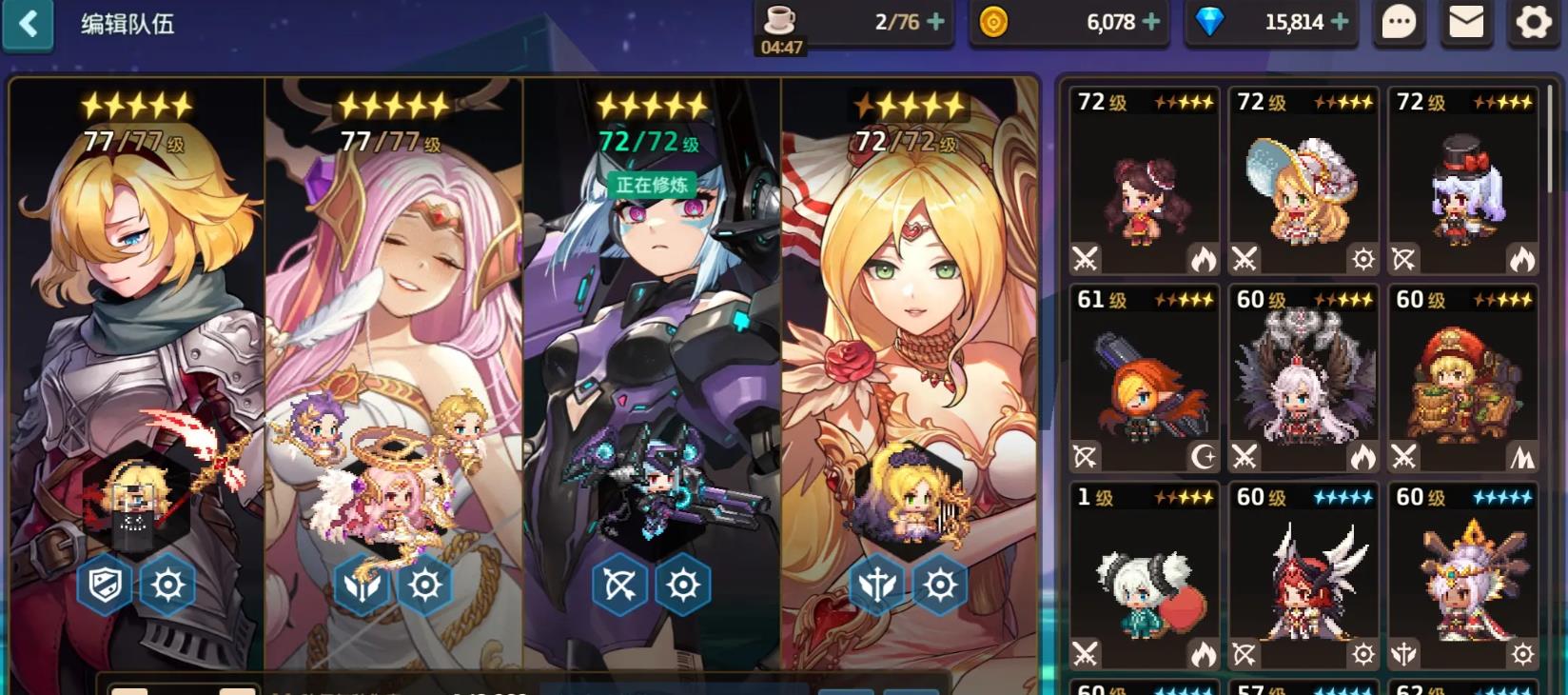Buy more blue gems with the plus
The image size is (1568, 695).
[x=1340, y=22]
